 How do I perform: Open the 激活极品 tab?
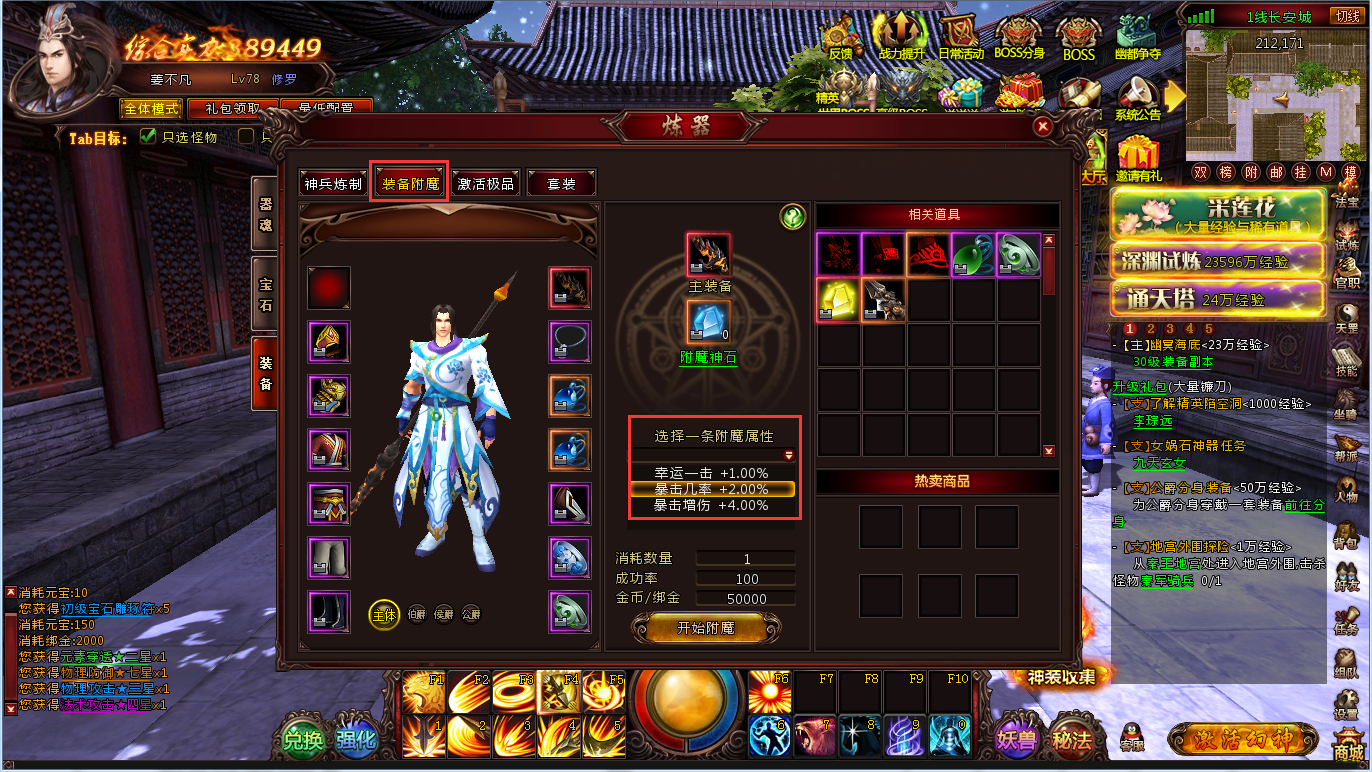click(486, 184)
